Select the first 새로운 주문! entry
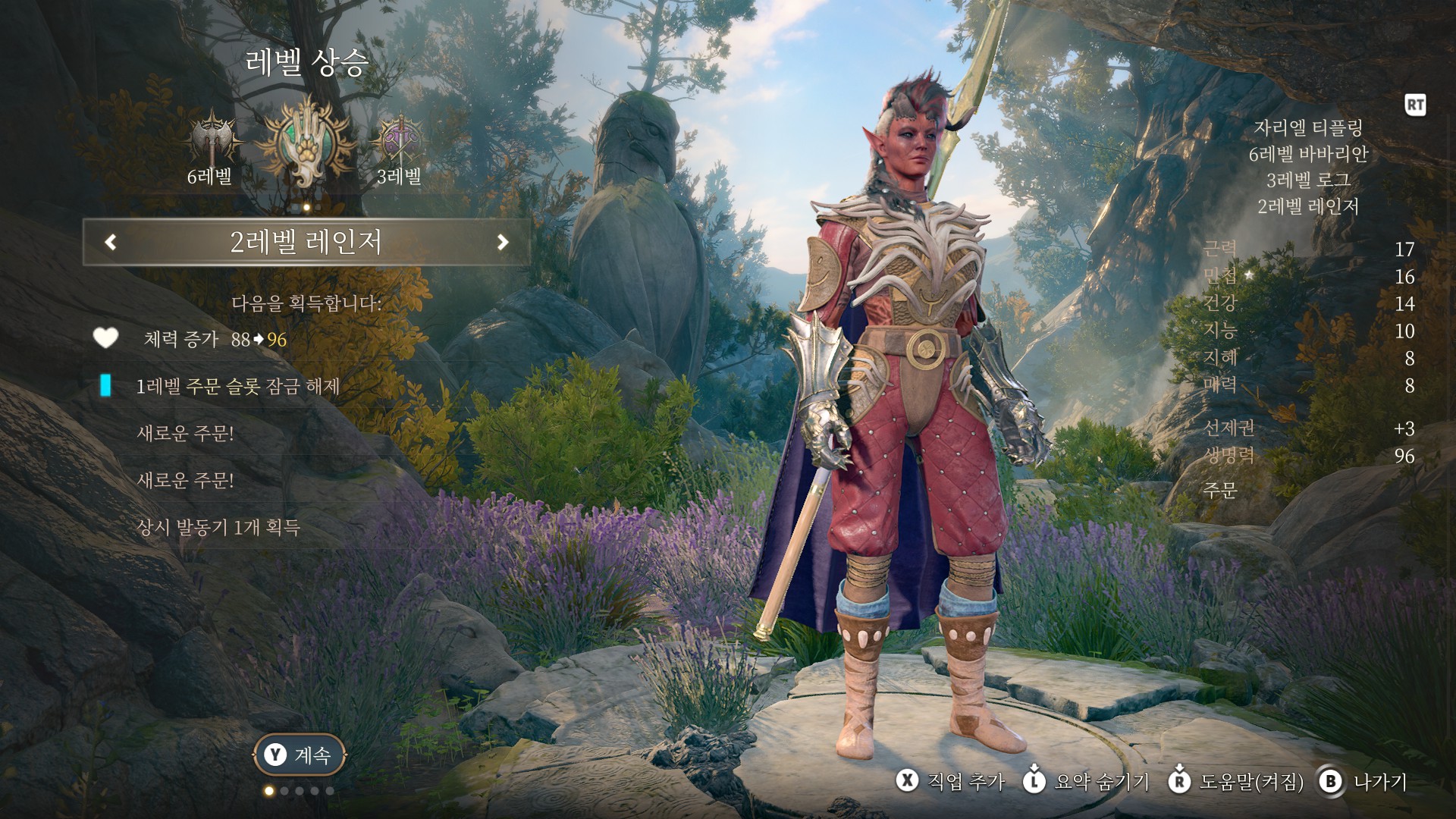 (185, 434)
